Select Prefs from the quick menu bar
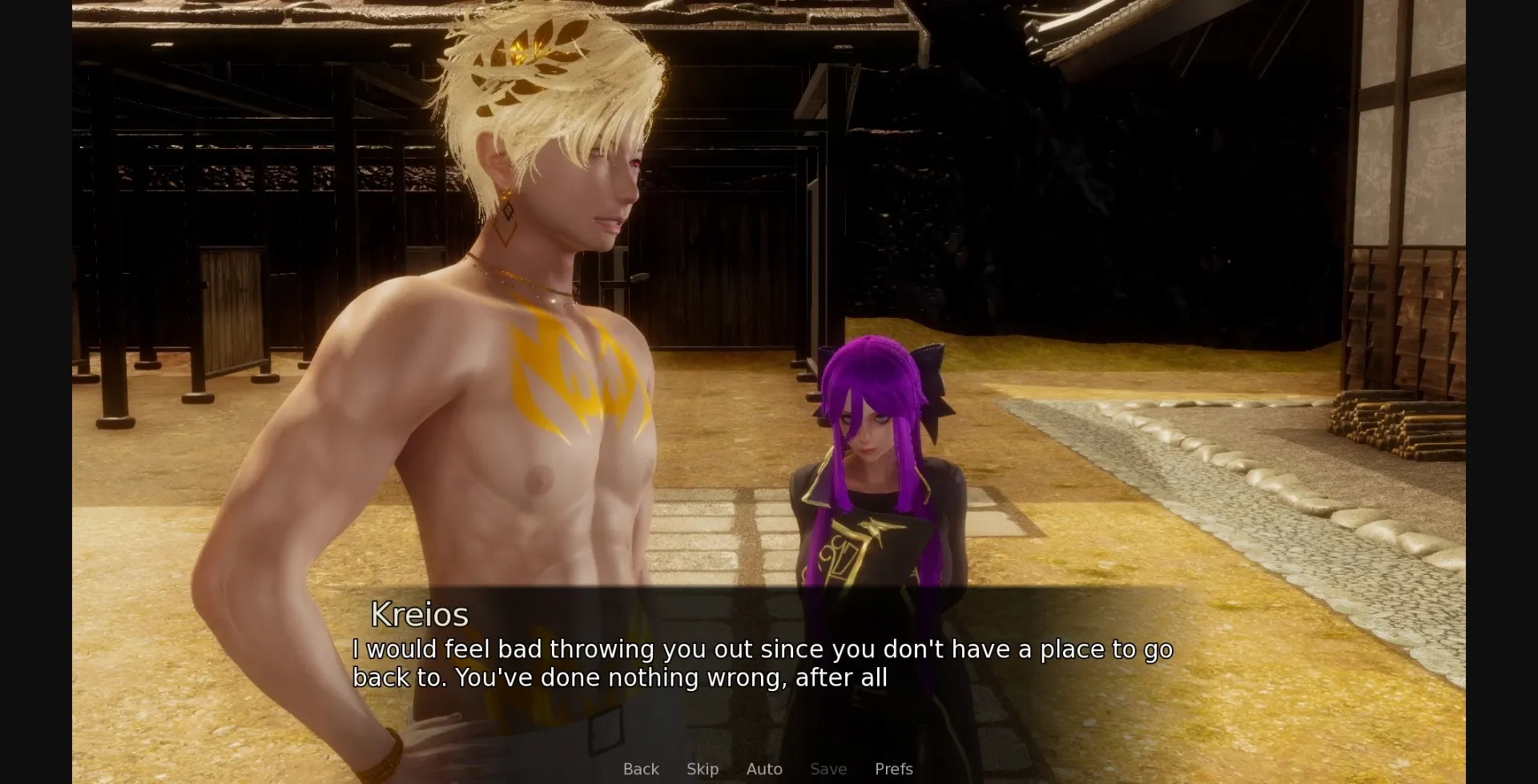The width and height of the screenshot is (1538, 784). coord(895,769)
